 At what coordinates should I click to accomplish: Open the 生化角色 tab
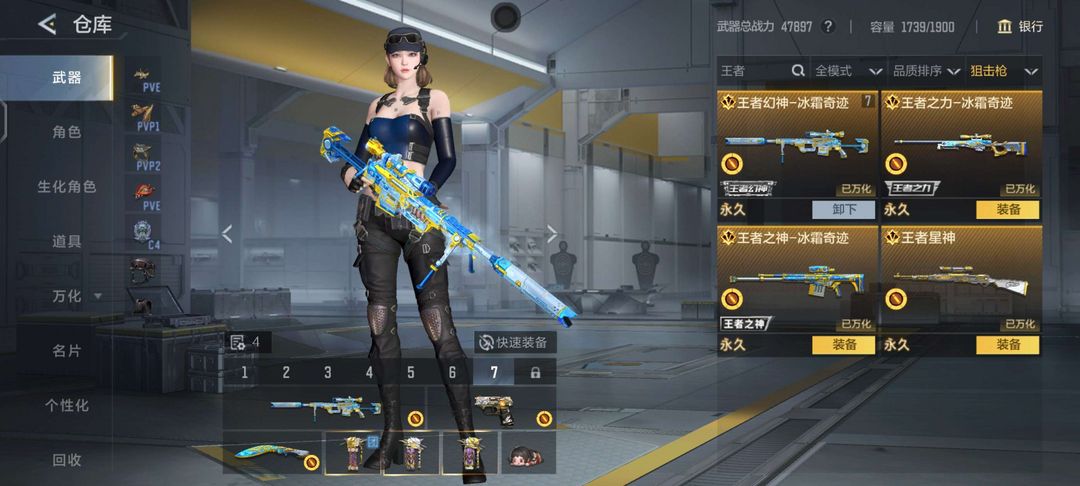coord(66,187)
